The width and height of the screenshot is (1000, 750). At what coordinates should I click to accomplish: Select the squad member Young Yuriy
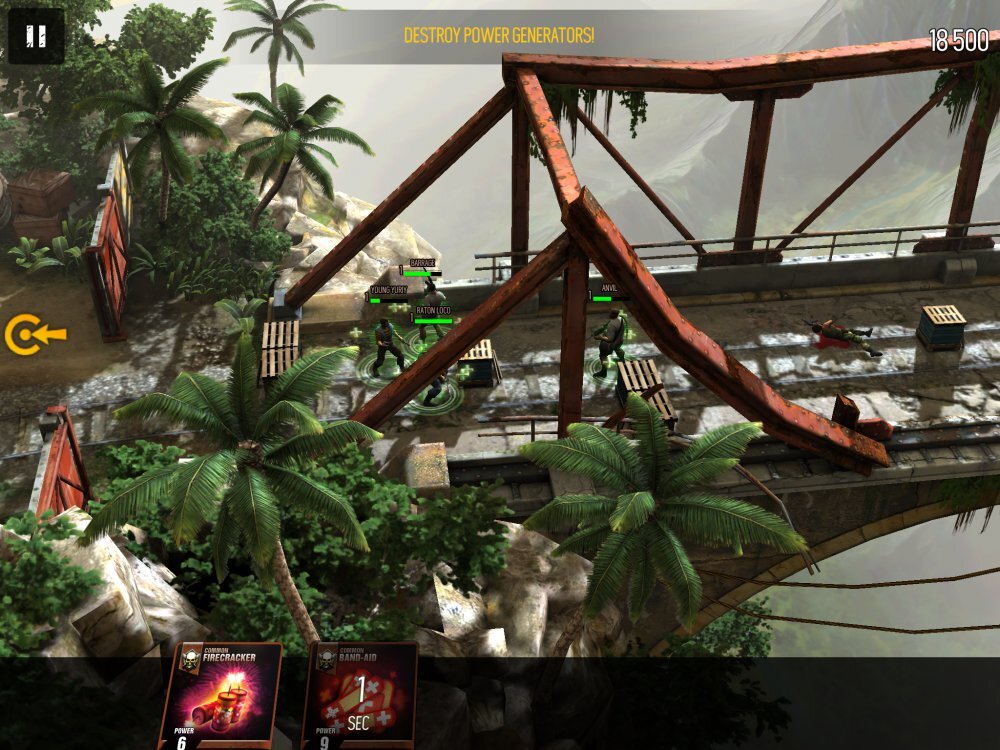pyautogui.click(x=386, y=344)
